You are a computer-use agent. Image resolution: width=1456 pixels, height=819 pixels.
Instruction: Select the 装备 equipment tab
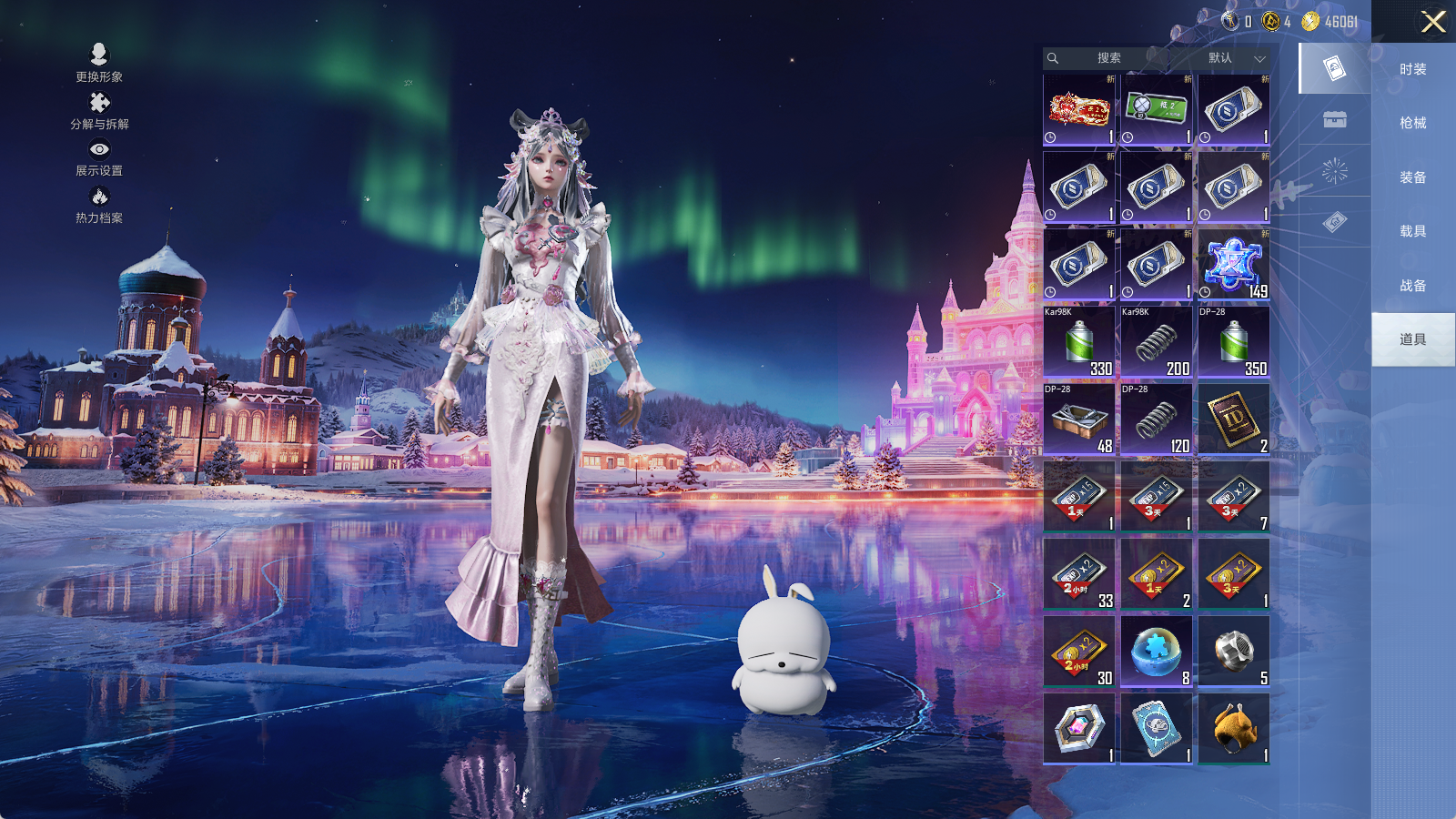[x=1412, y=177]
